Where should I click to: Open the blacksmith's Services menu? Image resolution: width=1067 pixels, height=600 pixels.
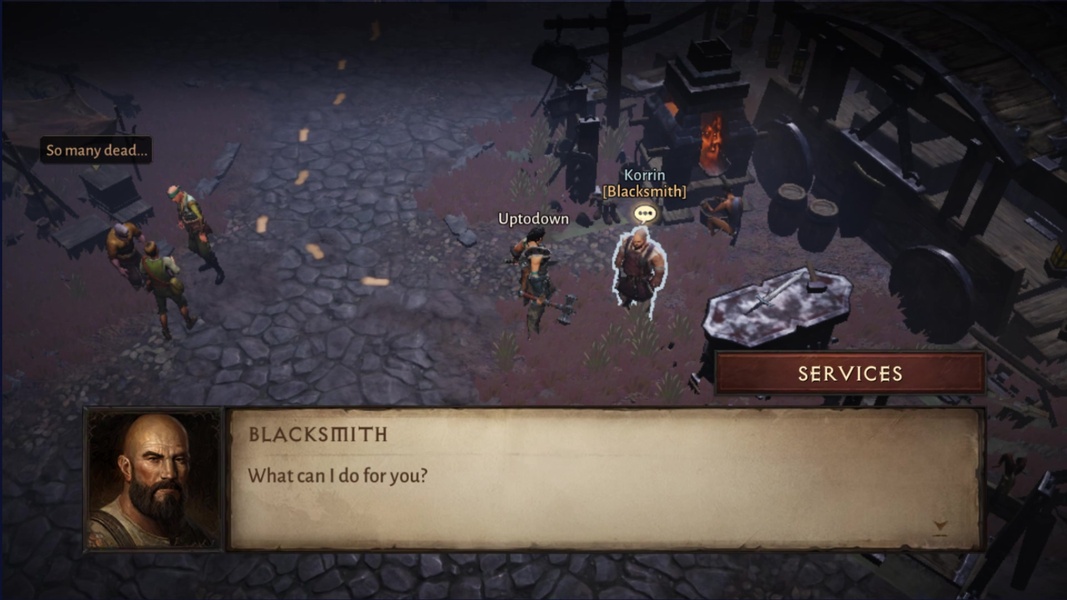point(850,373)
